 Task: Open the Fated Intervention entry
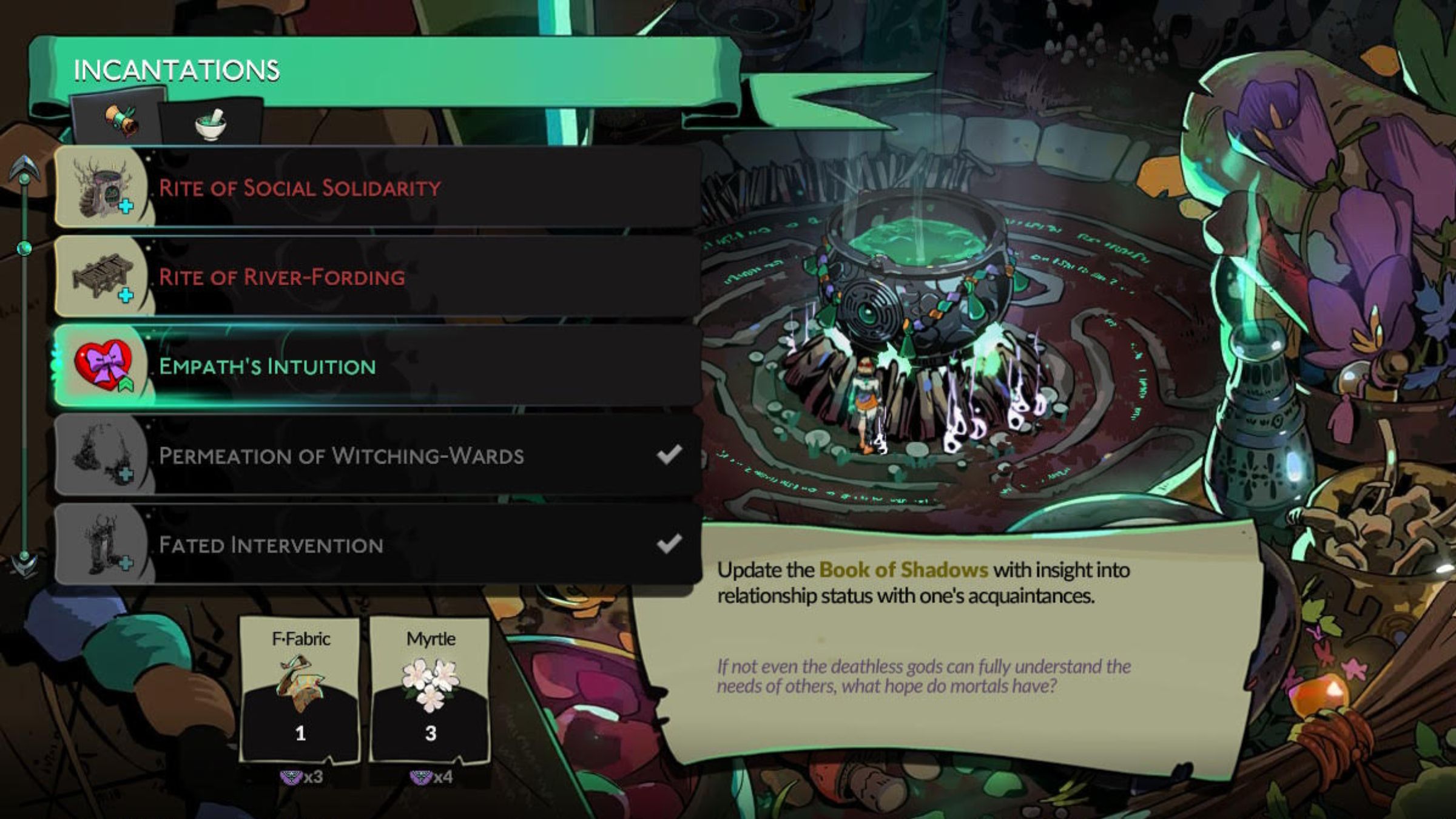[x=376, y=544]
